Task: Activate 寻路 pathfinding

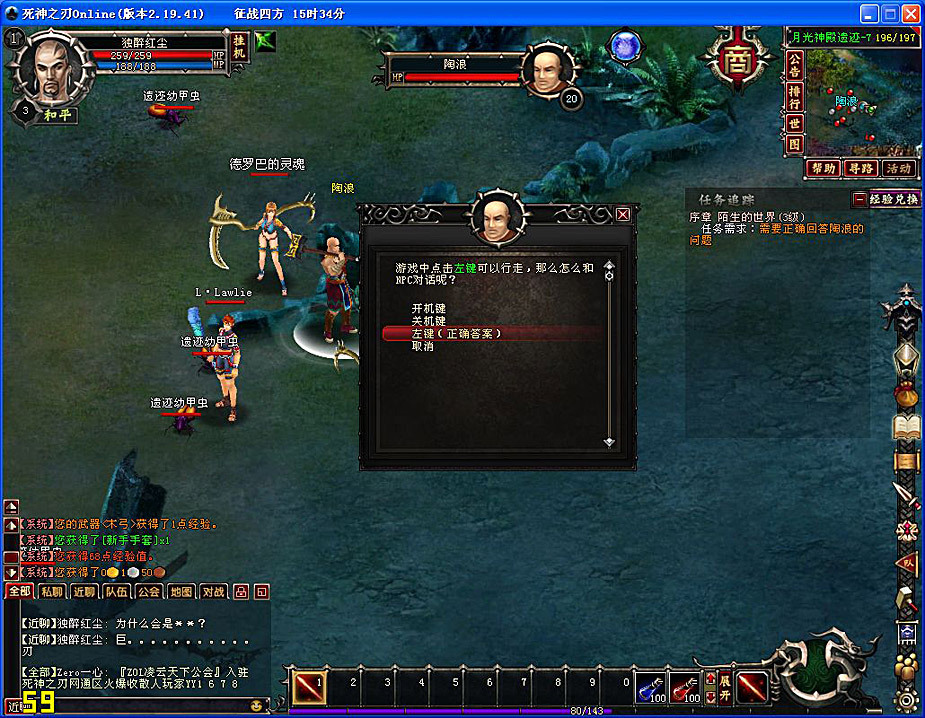Action: pos(860,169)
